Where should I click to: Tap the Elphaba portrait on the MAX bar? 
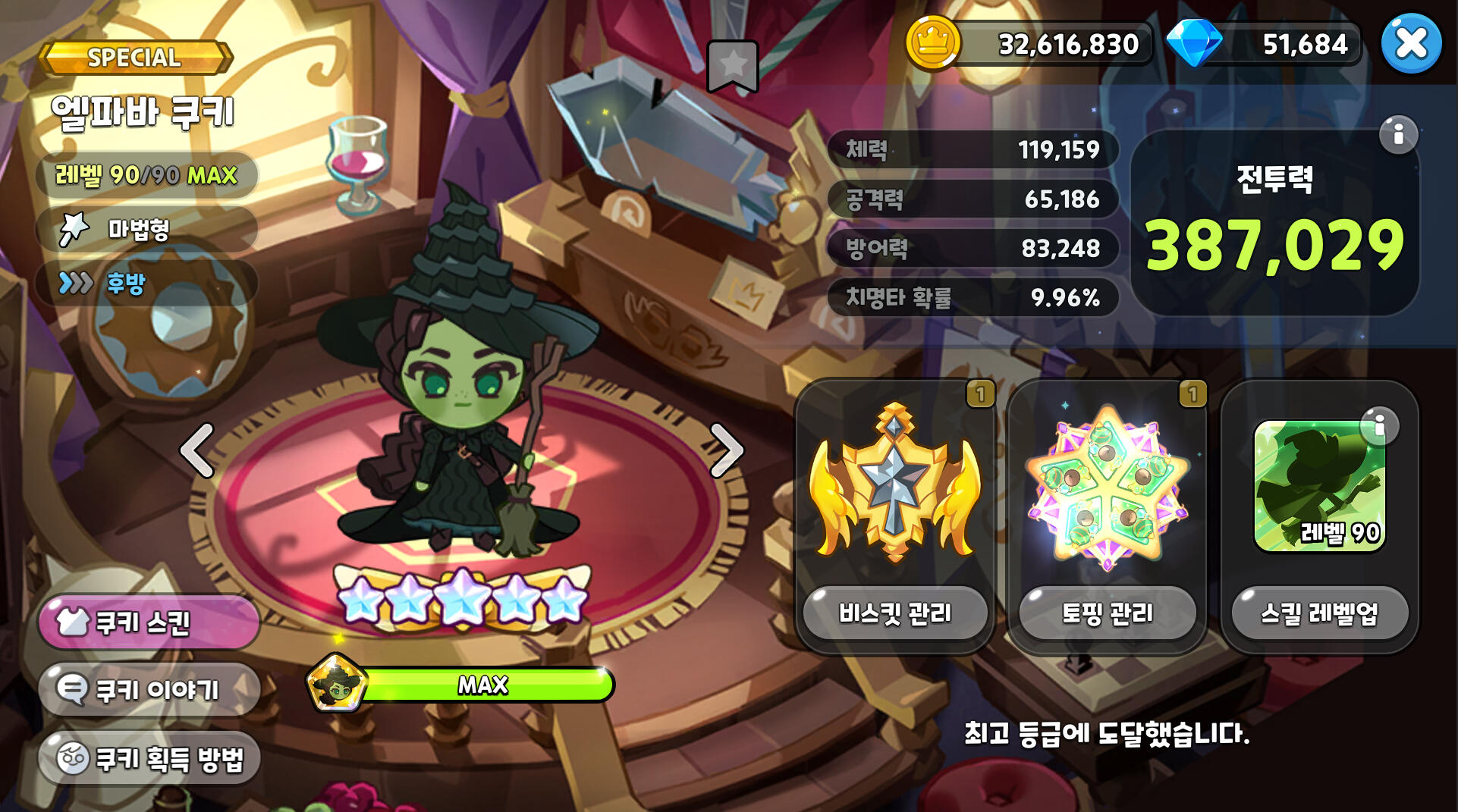[336, 684]
